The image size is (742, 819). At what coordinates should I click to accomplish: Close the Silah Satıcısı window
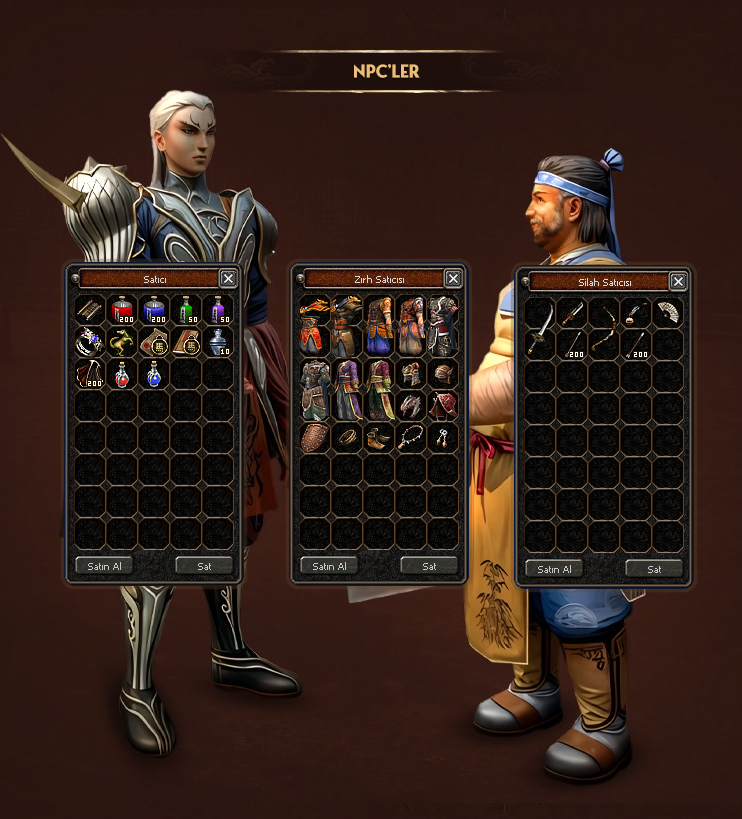click(x=678, y=282)
